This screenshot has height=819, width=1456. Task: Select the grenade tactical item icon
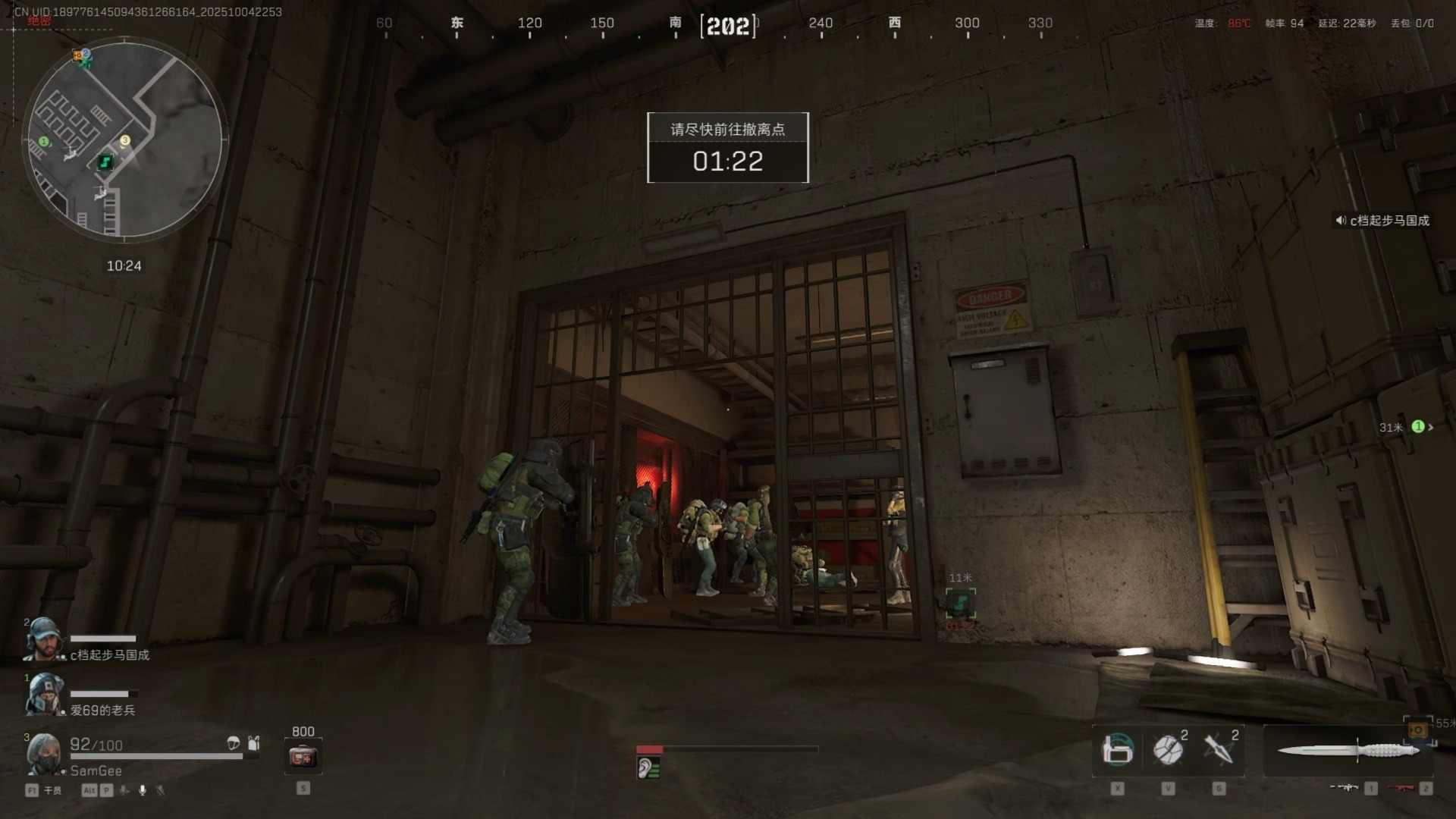tap(1168, 750)
